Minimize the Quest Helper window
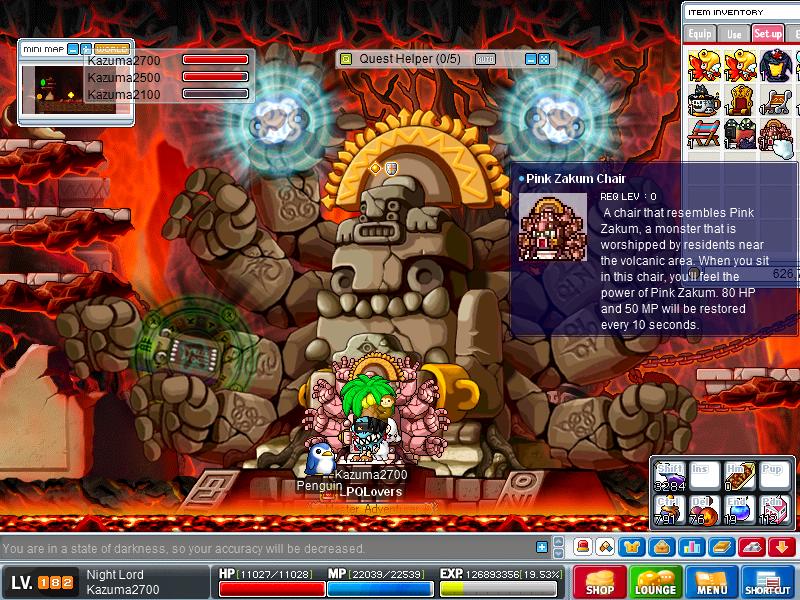This screenshot has width=800, height=600. pos(531,59)
